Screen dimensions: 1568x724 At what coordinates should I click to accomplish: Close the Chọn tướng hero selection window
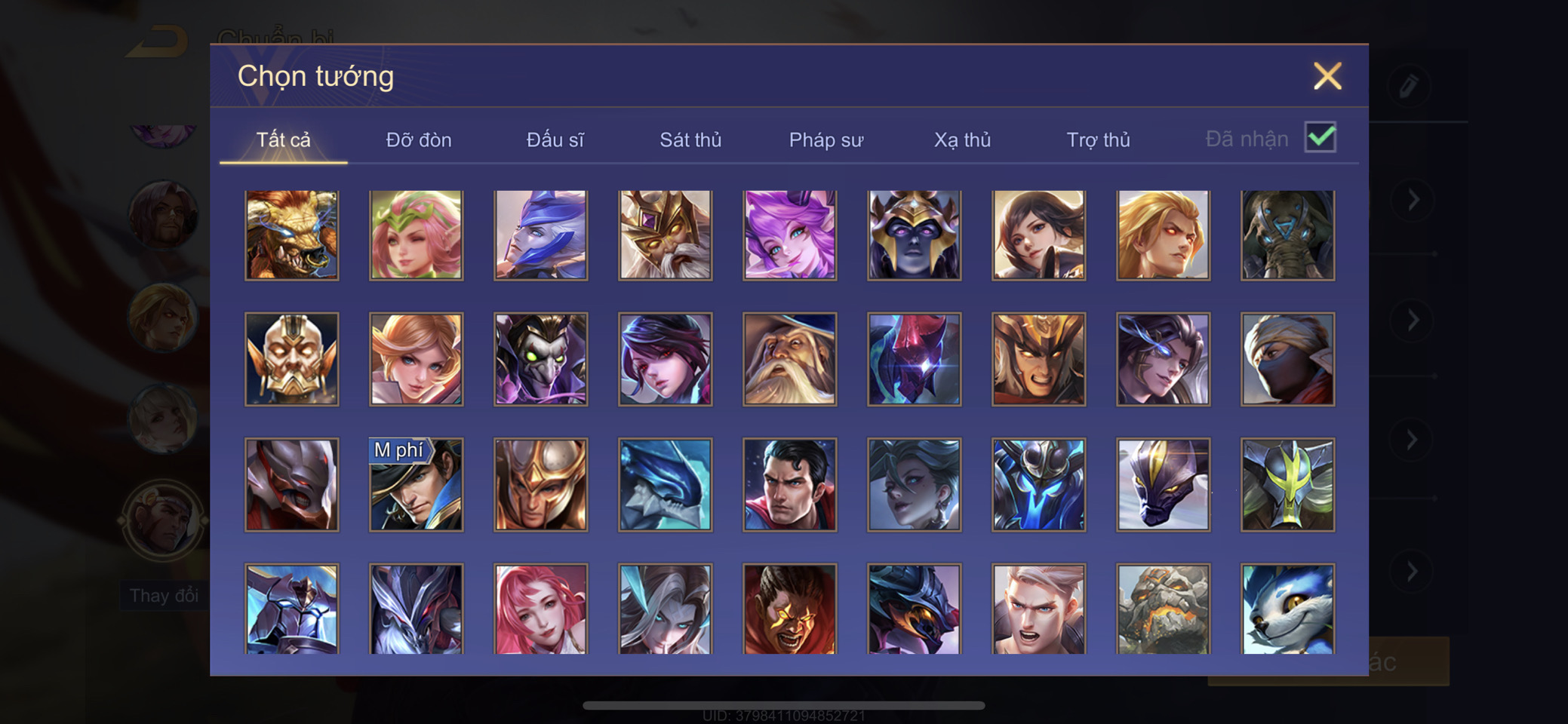point(1327,76)
